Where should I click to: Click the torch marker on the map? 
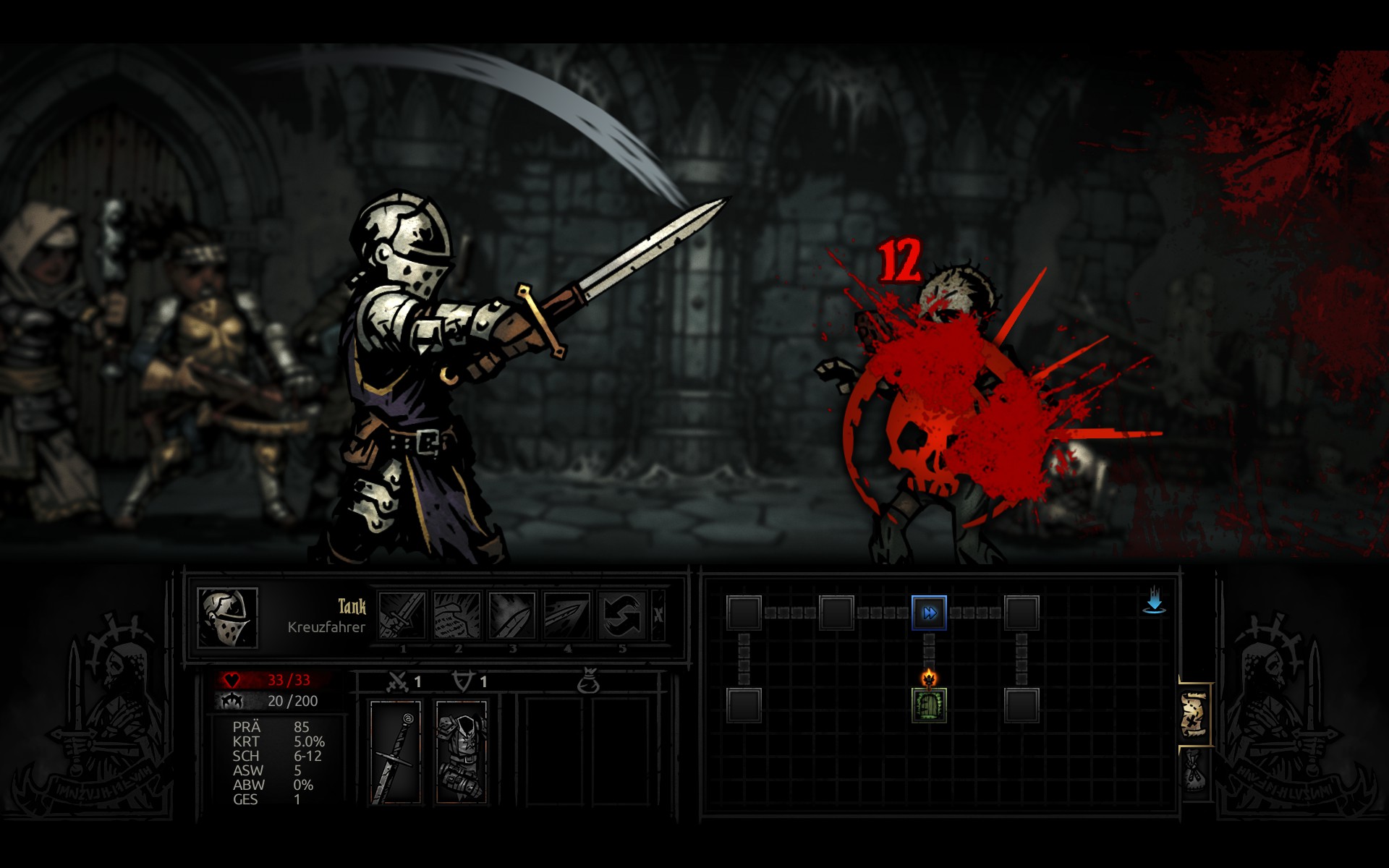[929, 678]
